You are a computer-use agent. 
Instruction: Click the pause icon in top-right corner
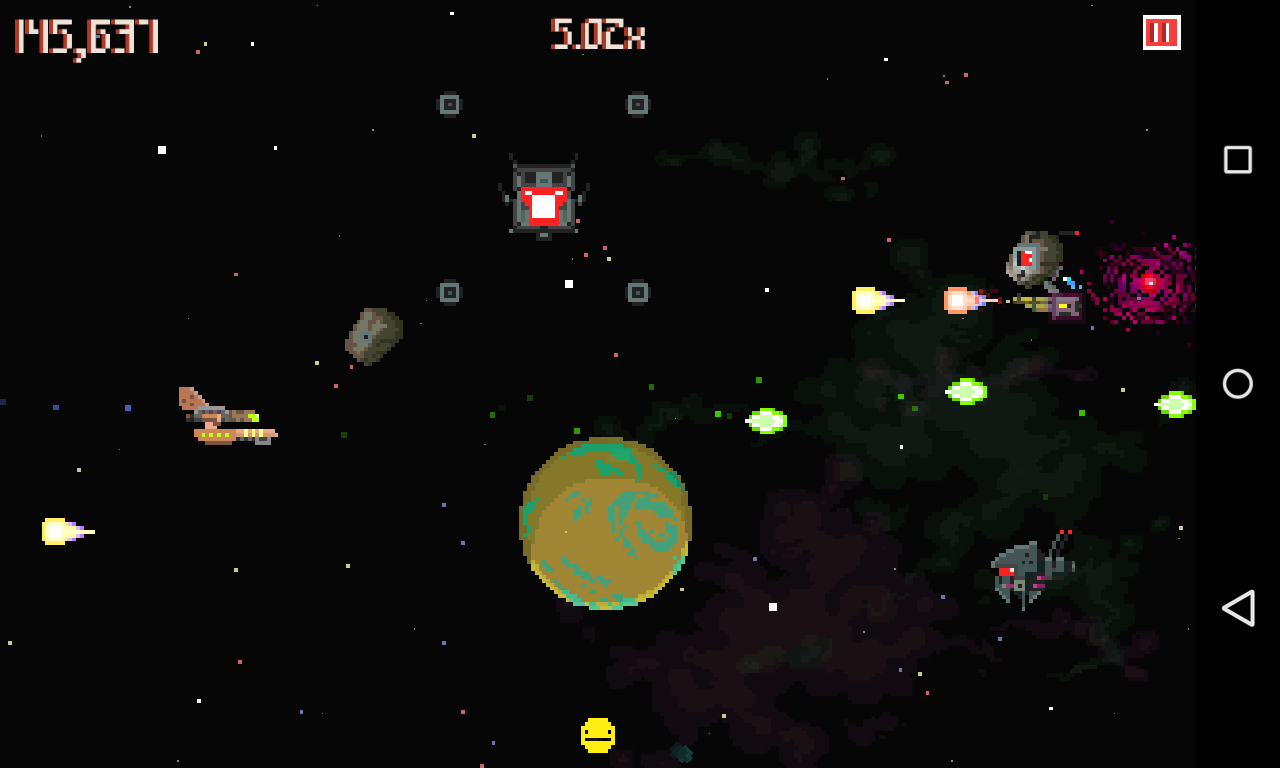[1160, 31]
